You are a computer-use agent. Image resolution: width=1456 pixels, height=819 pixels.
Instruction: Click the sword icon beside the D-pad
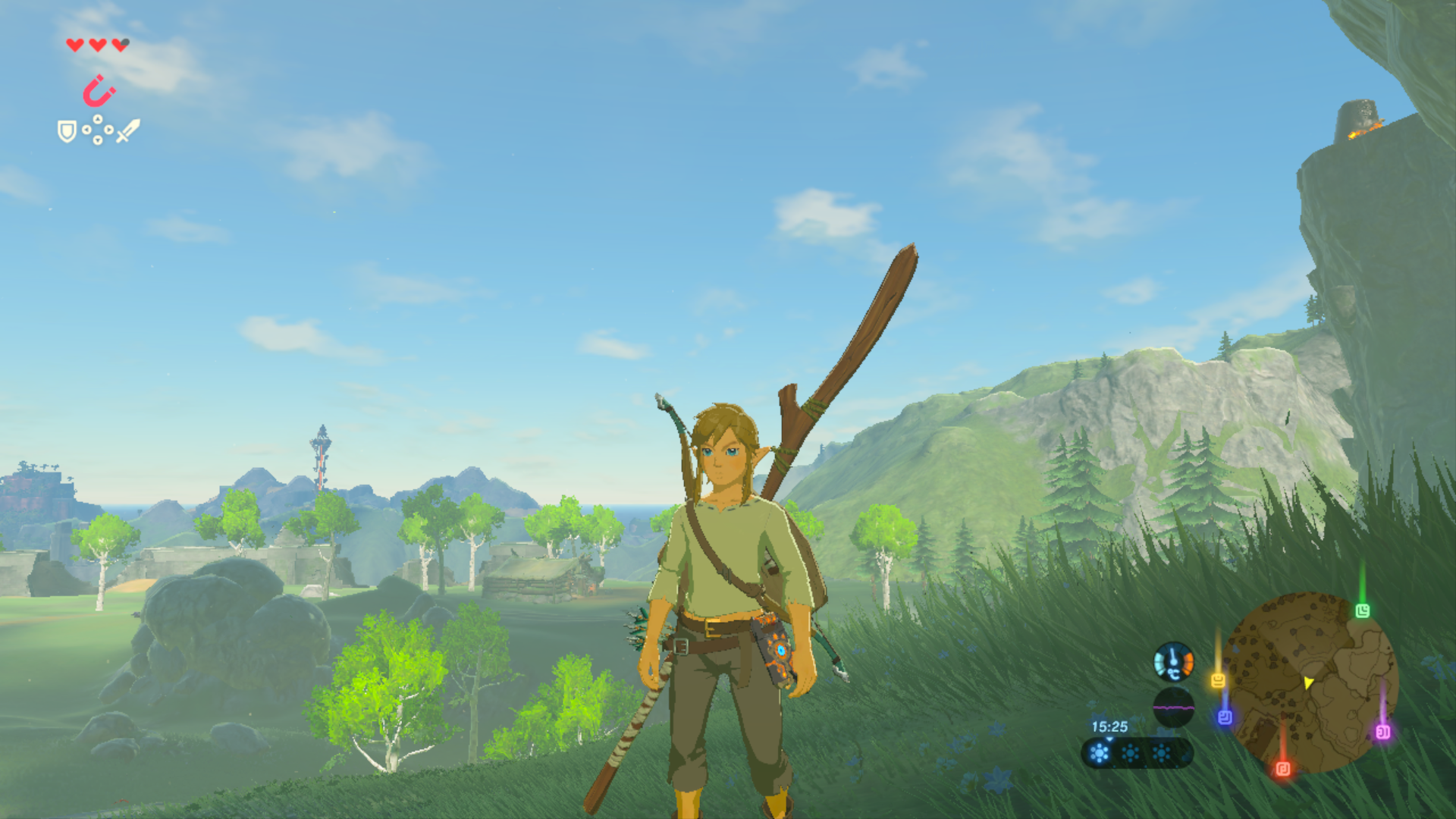tap(127, 131)
